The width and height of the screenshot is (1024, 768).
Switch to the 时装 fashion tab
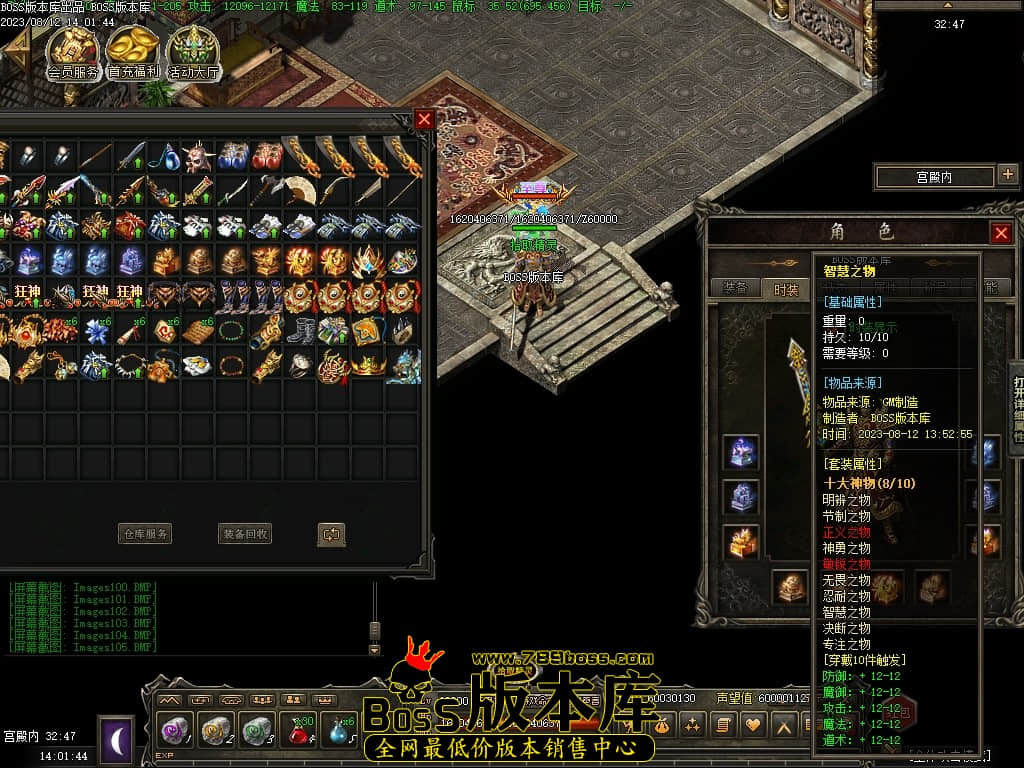[x=786, y=288]
